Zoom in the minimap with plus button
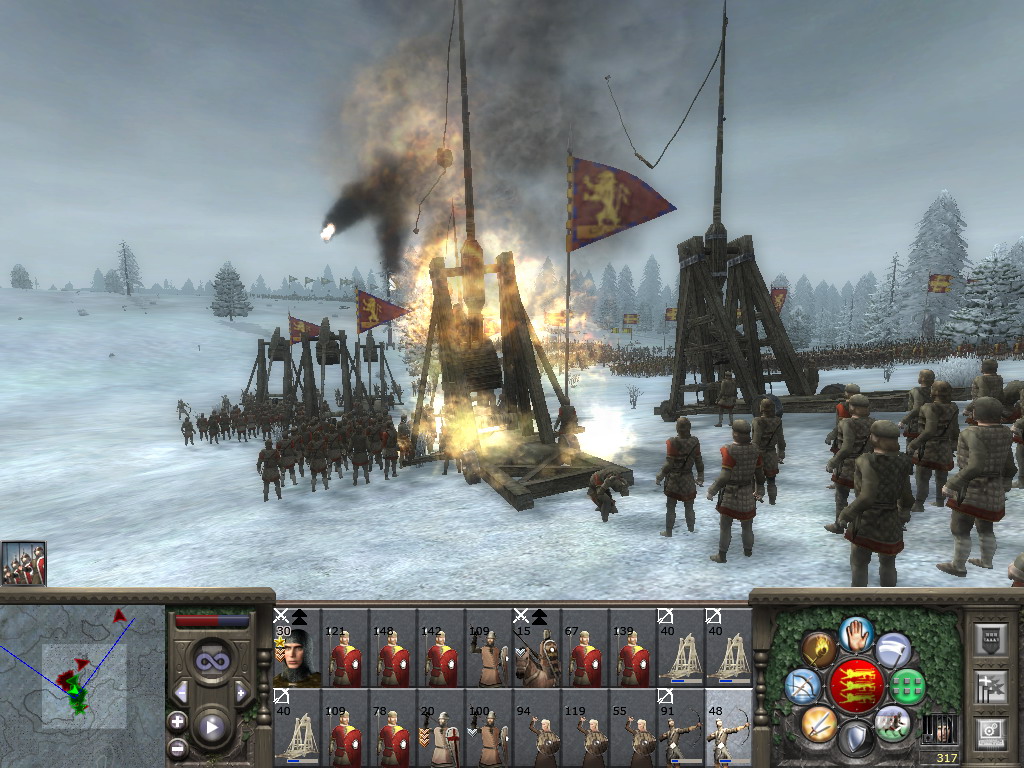The height and width of the screenshot is (768, 1024). point(177,721)
